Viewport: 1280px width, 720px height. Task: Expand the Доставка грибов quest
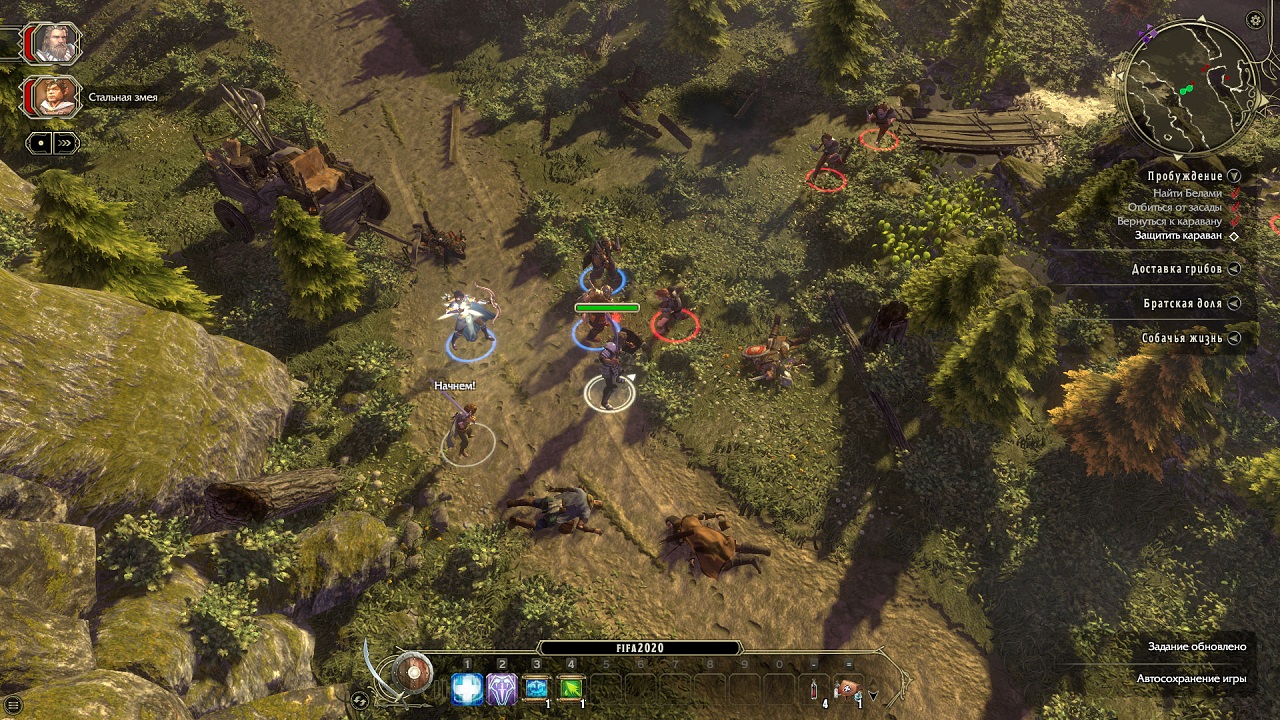point(1234,269)
